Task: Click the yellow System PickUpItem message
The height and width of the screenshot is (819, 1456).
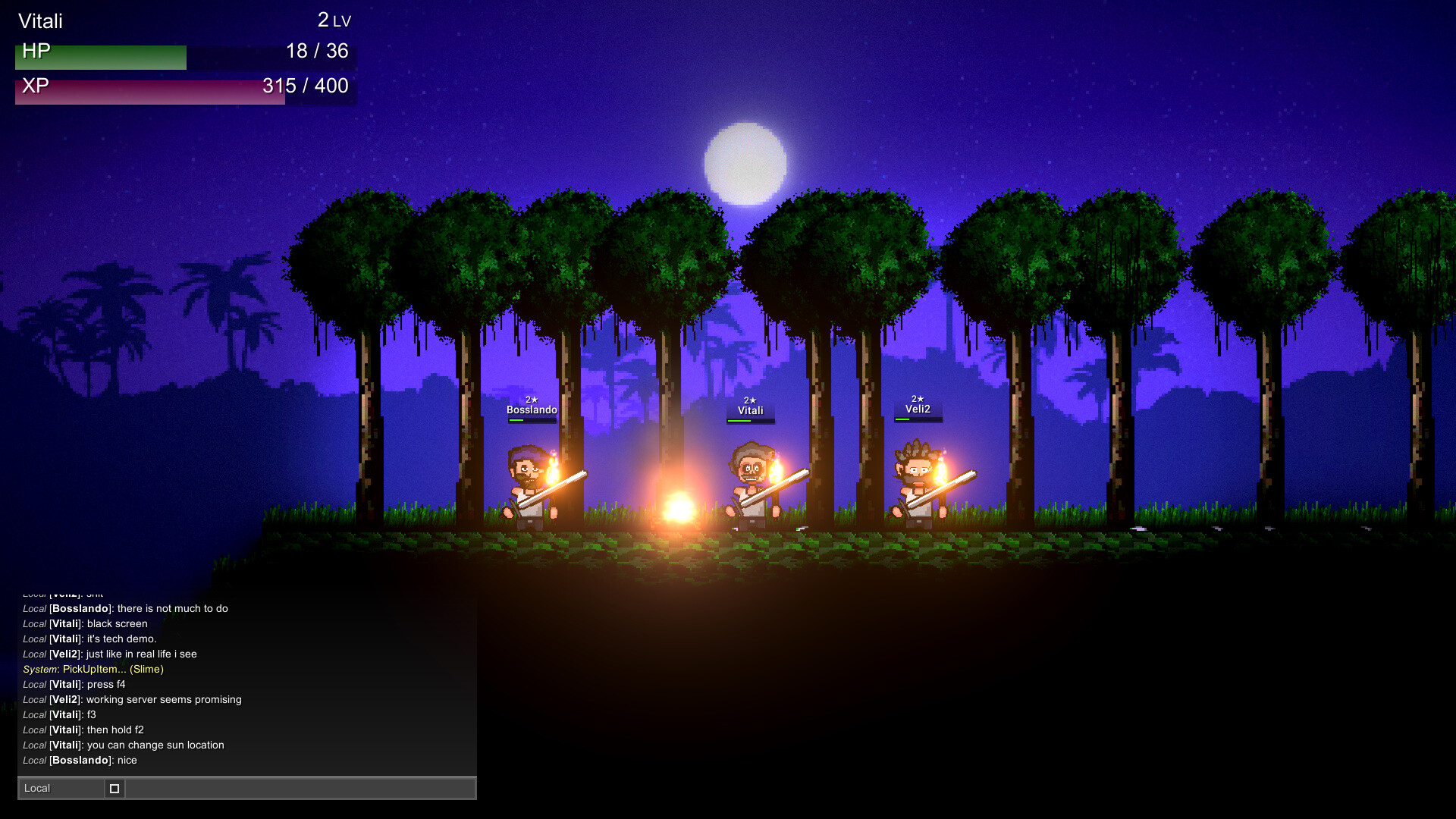Action: click(x=93, y=670)
